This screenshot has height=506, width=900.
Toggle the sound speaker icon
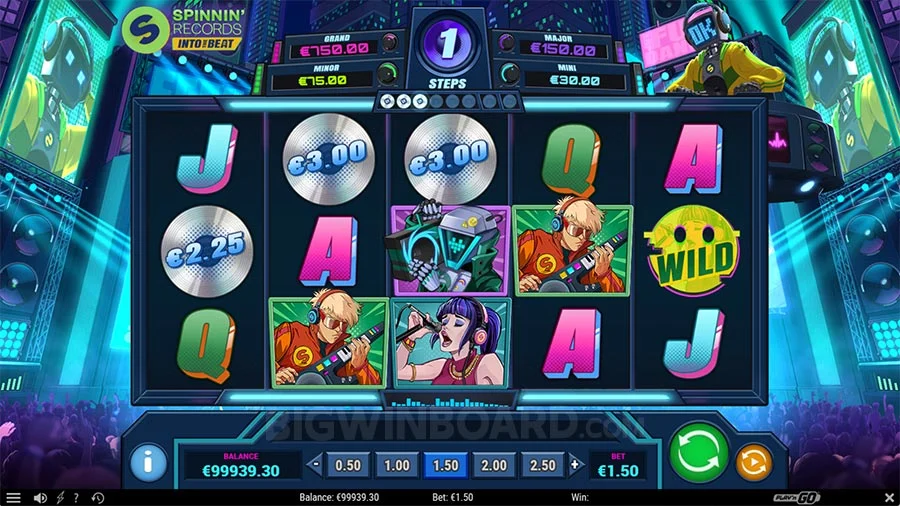pyautogui.click(x=40, y=497)
